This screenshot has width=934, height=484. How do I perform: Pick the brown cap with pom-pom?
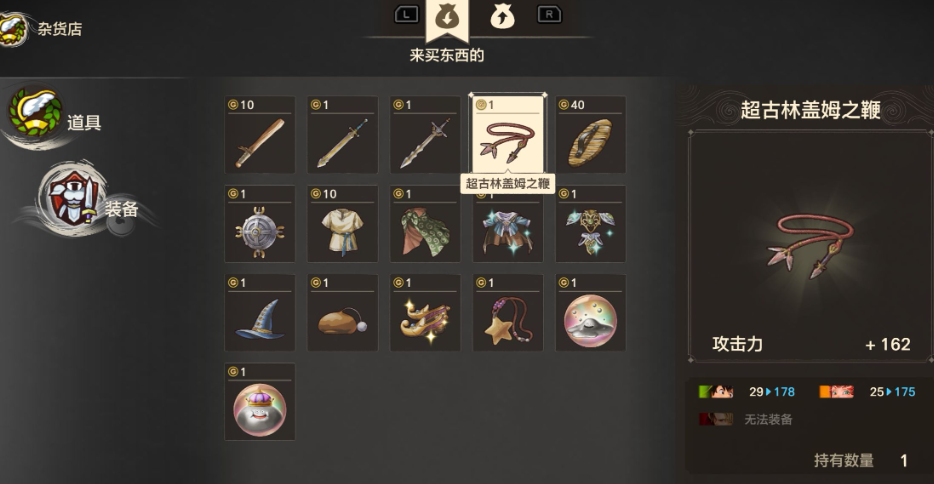pyautogui.click(x=343, y=315)
